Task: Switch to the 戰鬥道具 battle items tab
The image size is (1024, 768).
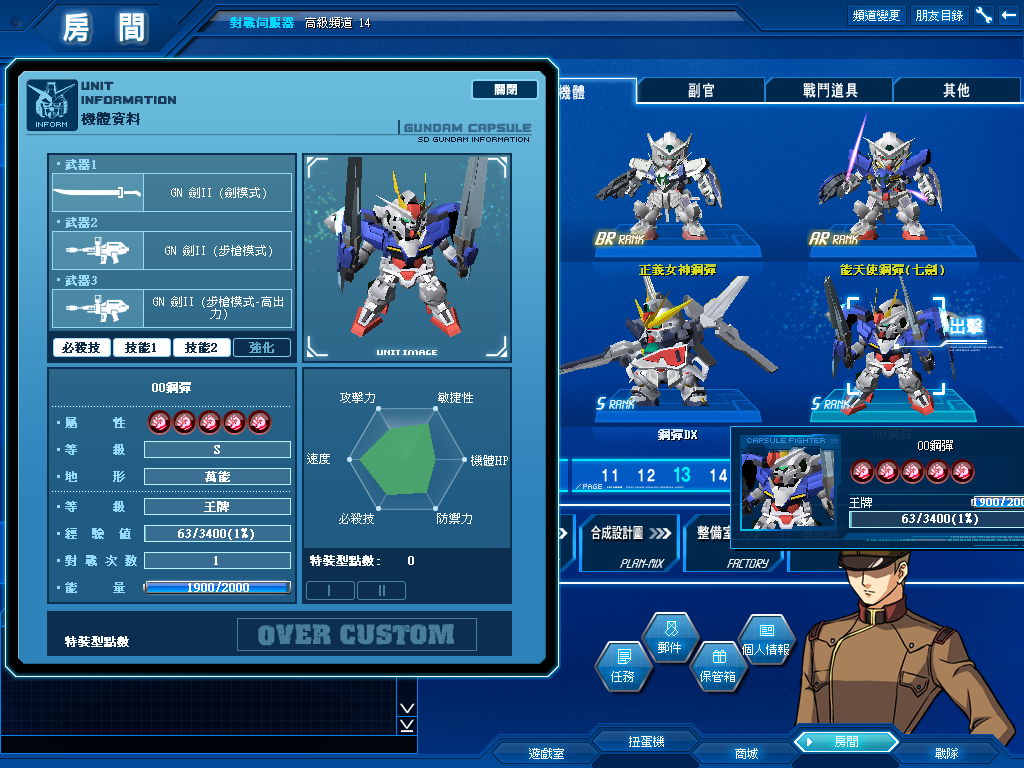Action: [x=830, y=90]
